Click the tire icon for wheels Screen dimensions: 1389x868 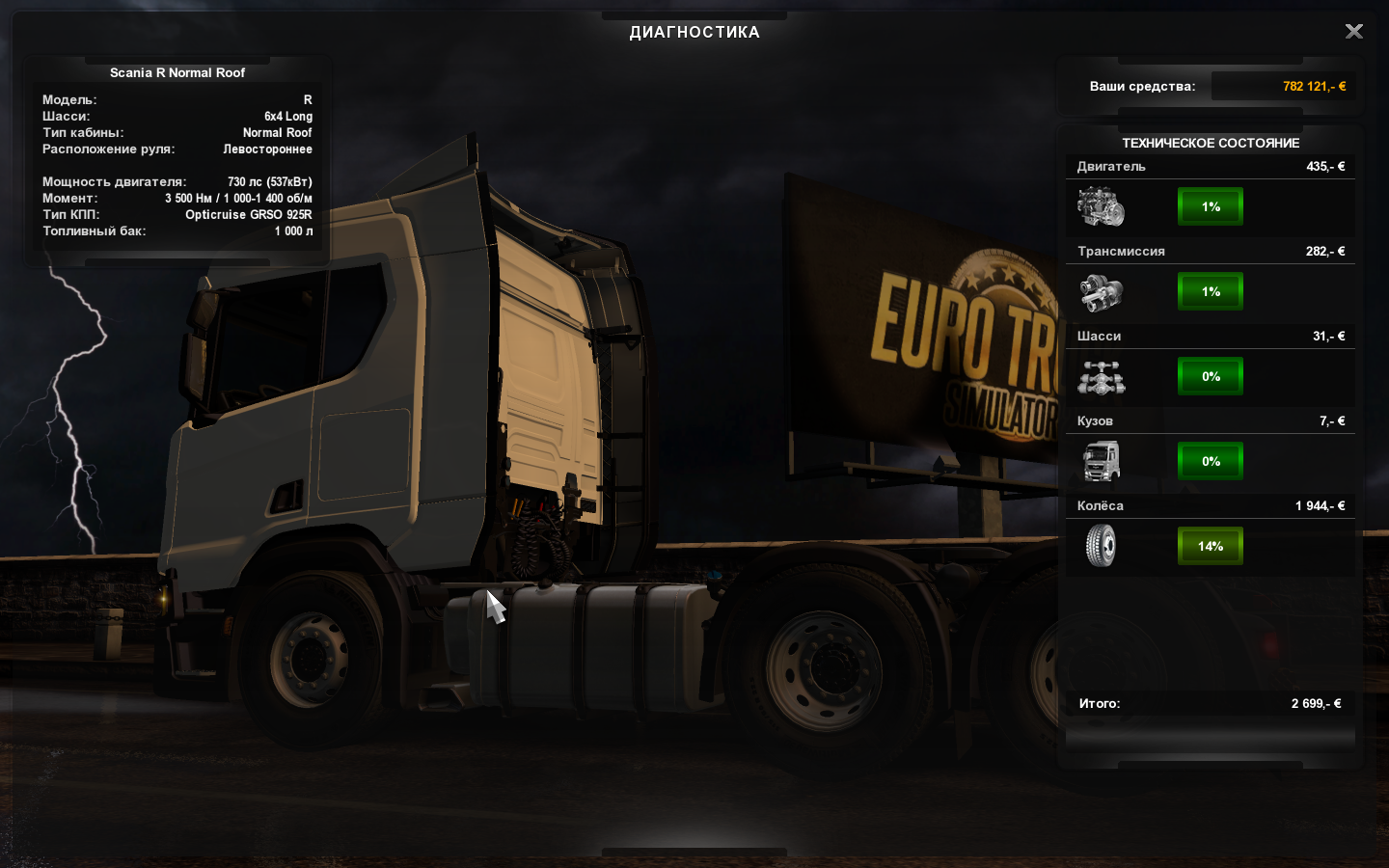pos(1101,546)
